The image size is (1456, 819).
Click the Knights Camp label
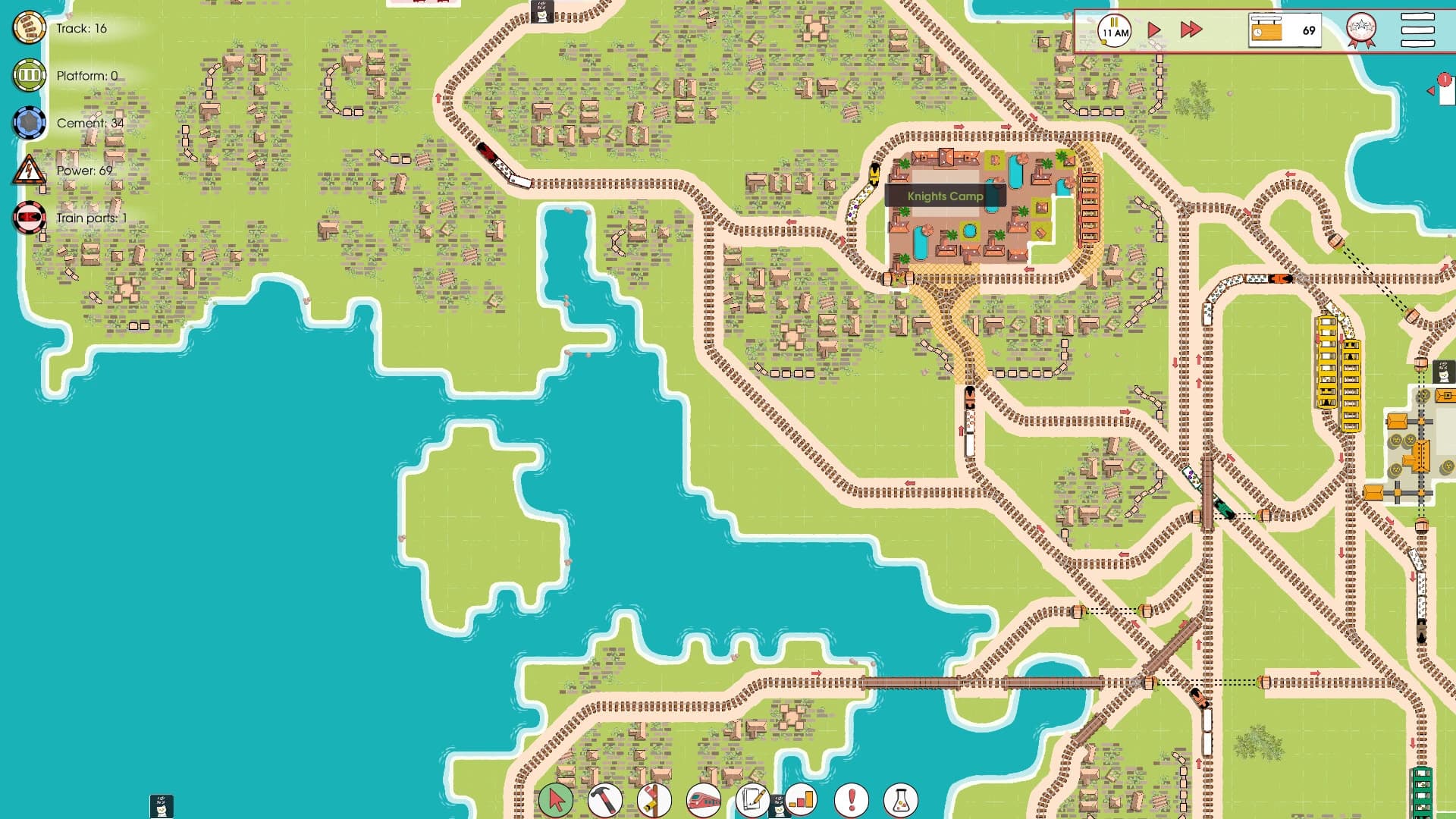944,196
